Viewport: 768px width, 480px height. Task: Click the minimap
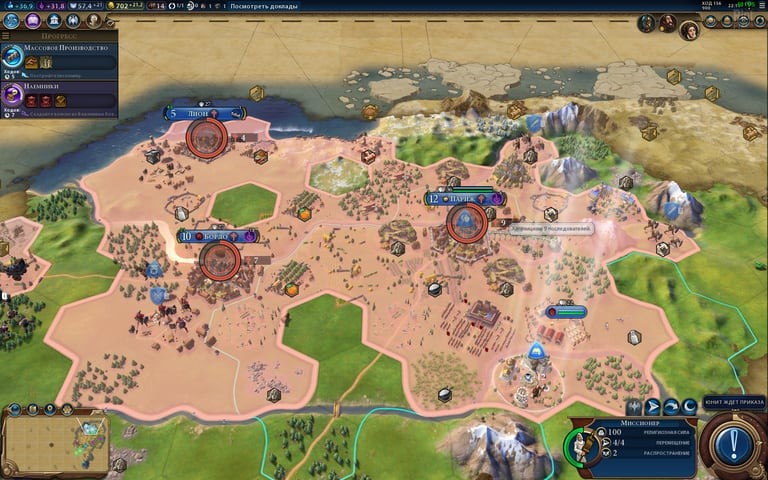tap(55, 442)
